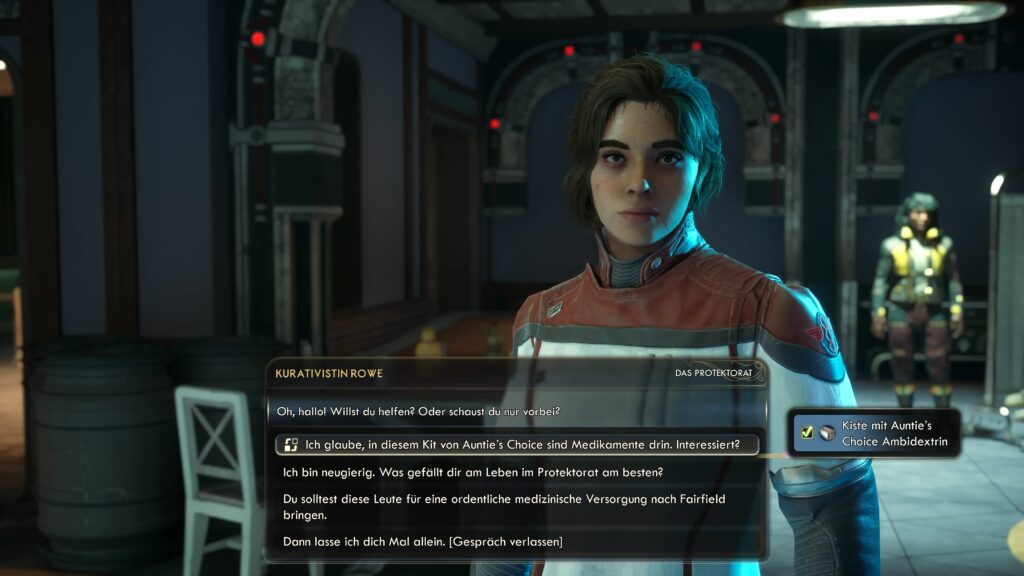Select the reply about bringing people to Fairfield
This screenshot has height=576, width=1024.
[505, 507]
